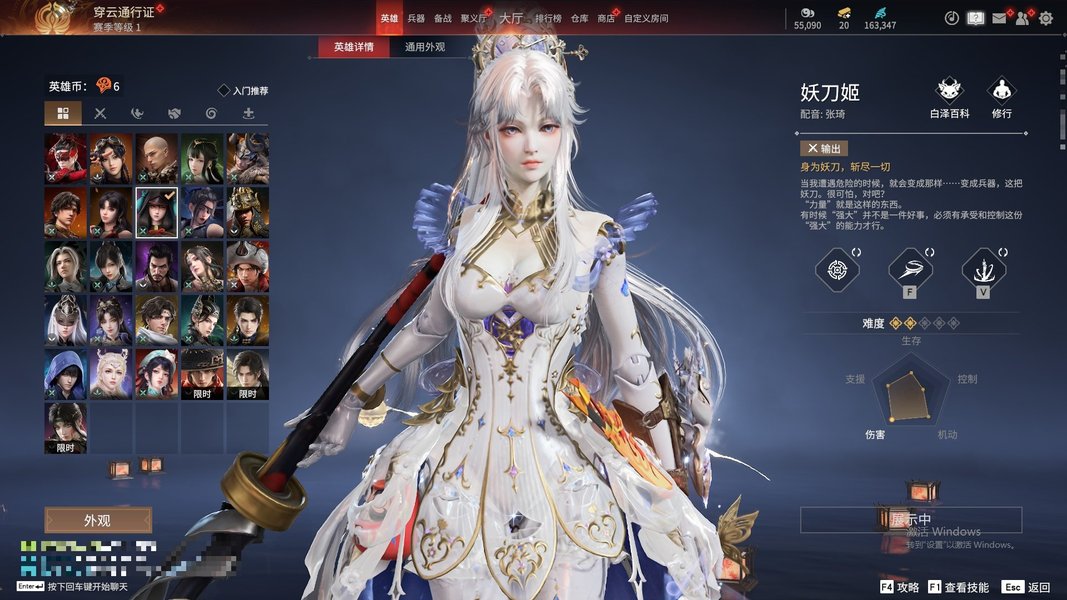Open the settings gear icon
This screenshot has height=600, width=1067.
1046,18
